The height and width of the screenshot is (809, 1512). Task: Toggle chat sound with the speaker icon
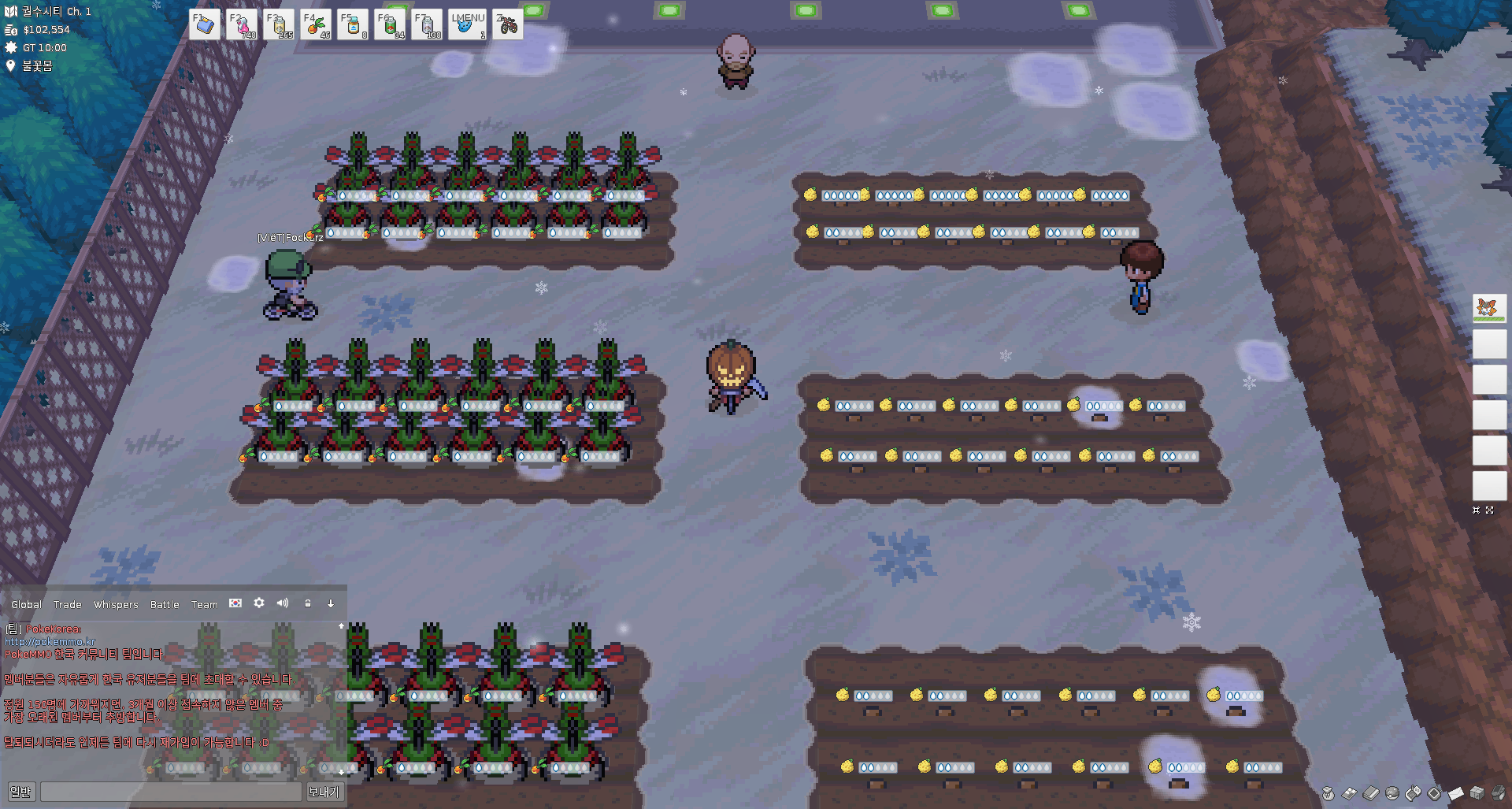283,603
